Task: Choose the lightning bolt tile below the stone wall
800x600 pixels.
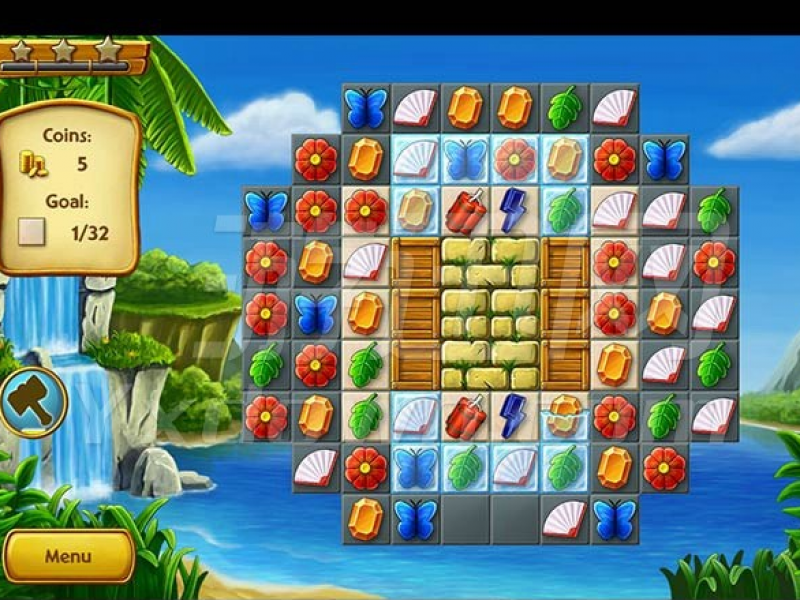Action: tap(514, 414)
